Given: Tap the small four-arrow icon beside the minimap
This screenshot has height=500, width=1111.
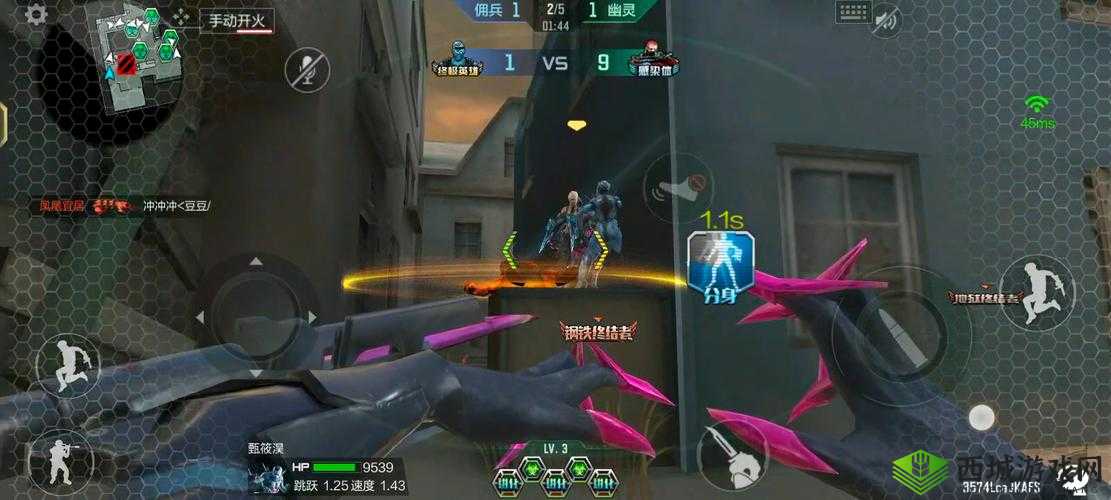Looking at the screenshot, I should pyautogui.click(x=181, y=16).
